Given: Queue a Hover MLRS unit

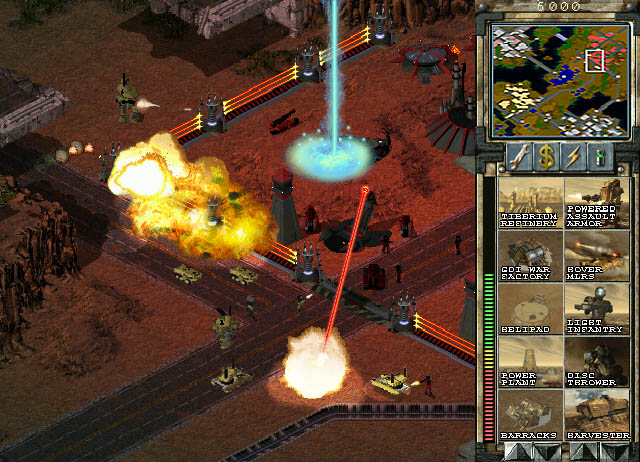Looking at the screenshot, I should coord(597,257).
